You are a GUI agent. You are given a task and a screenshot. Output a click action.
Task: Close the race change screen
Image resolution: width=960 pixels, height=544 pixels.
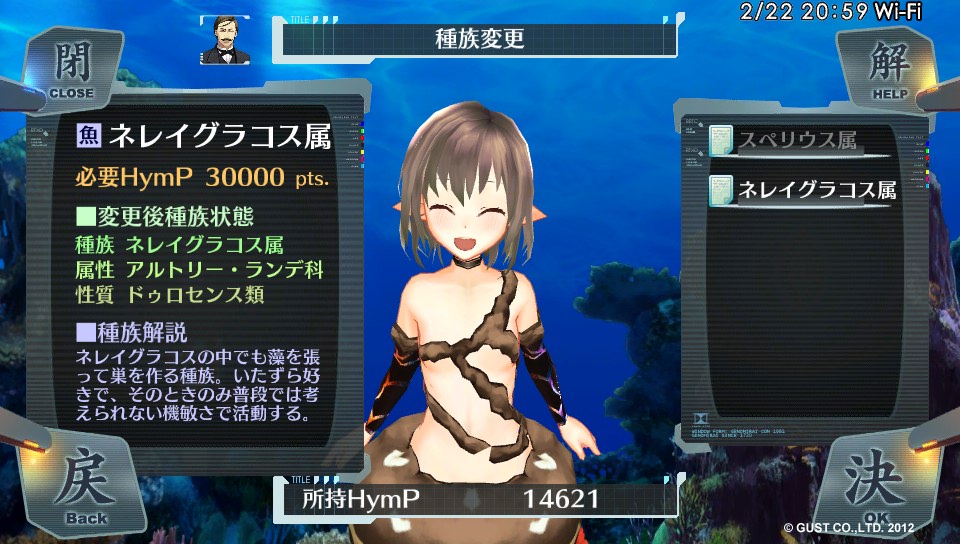[70, 70]
